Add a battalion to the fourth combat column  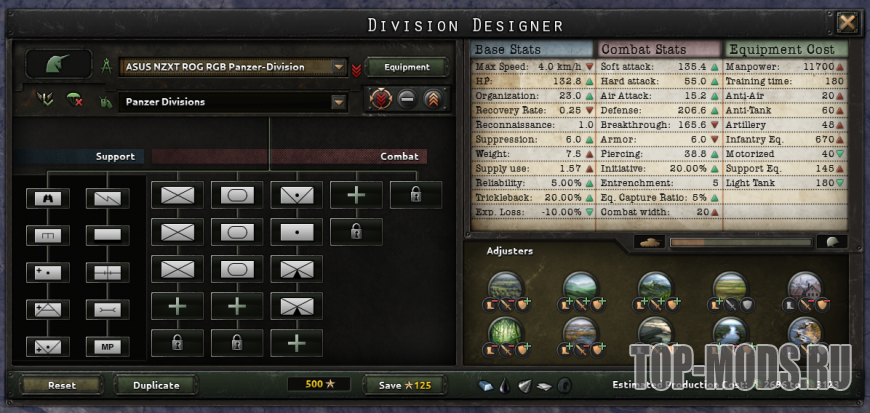tap(356, 194)
